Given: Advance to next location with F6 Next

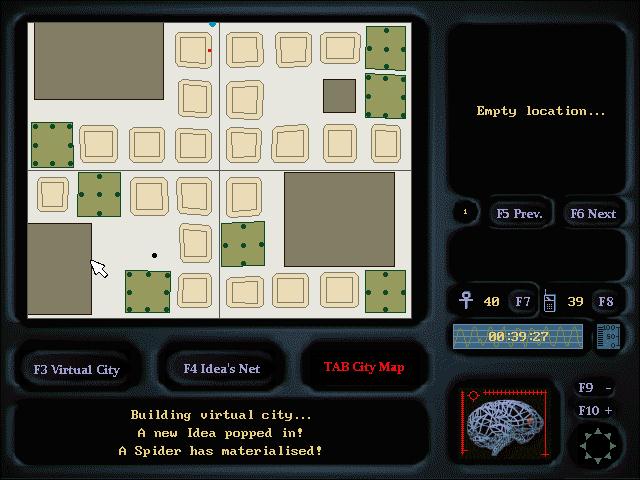Looking at the screenshot, I should coord(592,213).
